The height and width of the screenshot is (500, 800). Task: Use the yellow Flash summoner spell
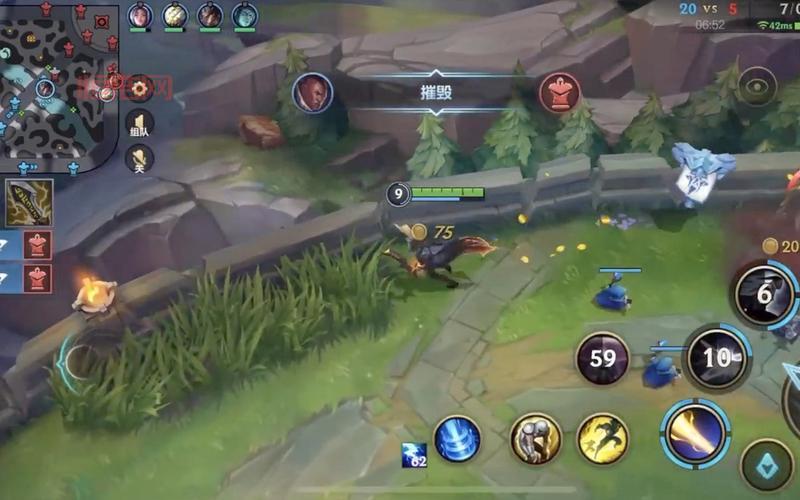pyautogui.click(x=602, y=438)
